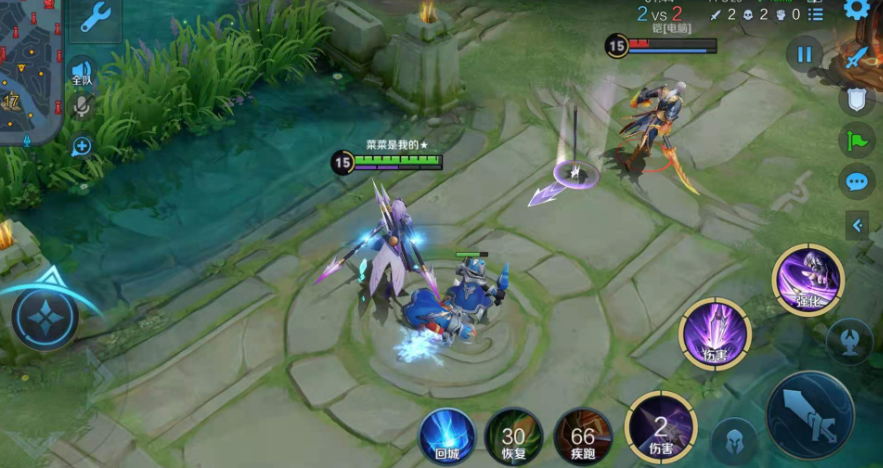Screen dimensions: 883x468
Task: Toggle the 全队 team speaker
Action: [81, 72]
